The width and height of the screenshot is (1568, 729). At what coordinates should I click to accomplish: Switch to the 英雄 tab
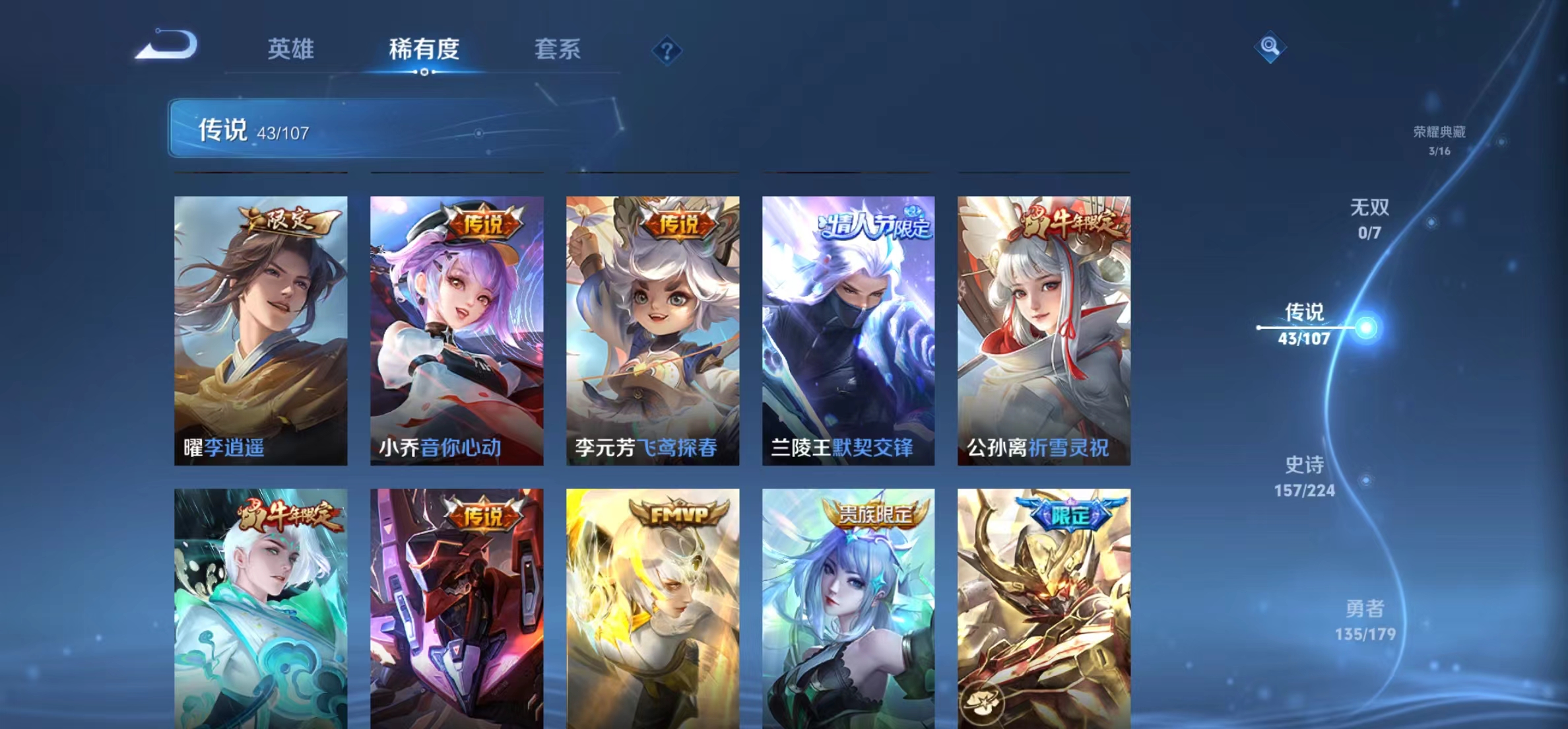(292, 48)
